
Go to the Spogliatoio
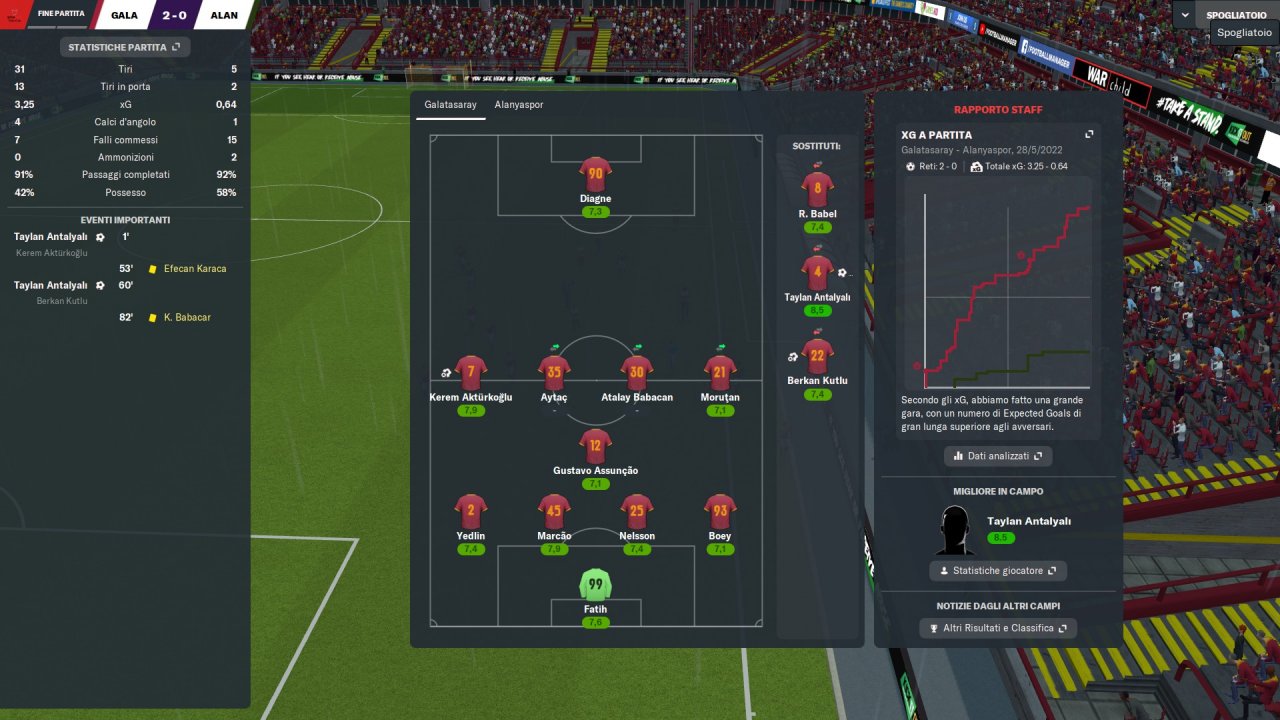[x=1236, y=15]
